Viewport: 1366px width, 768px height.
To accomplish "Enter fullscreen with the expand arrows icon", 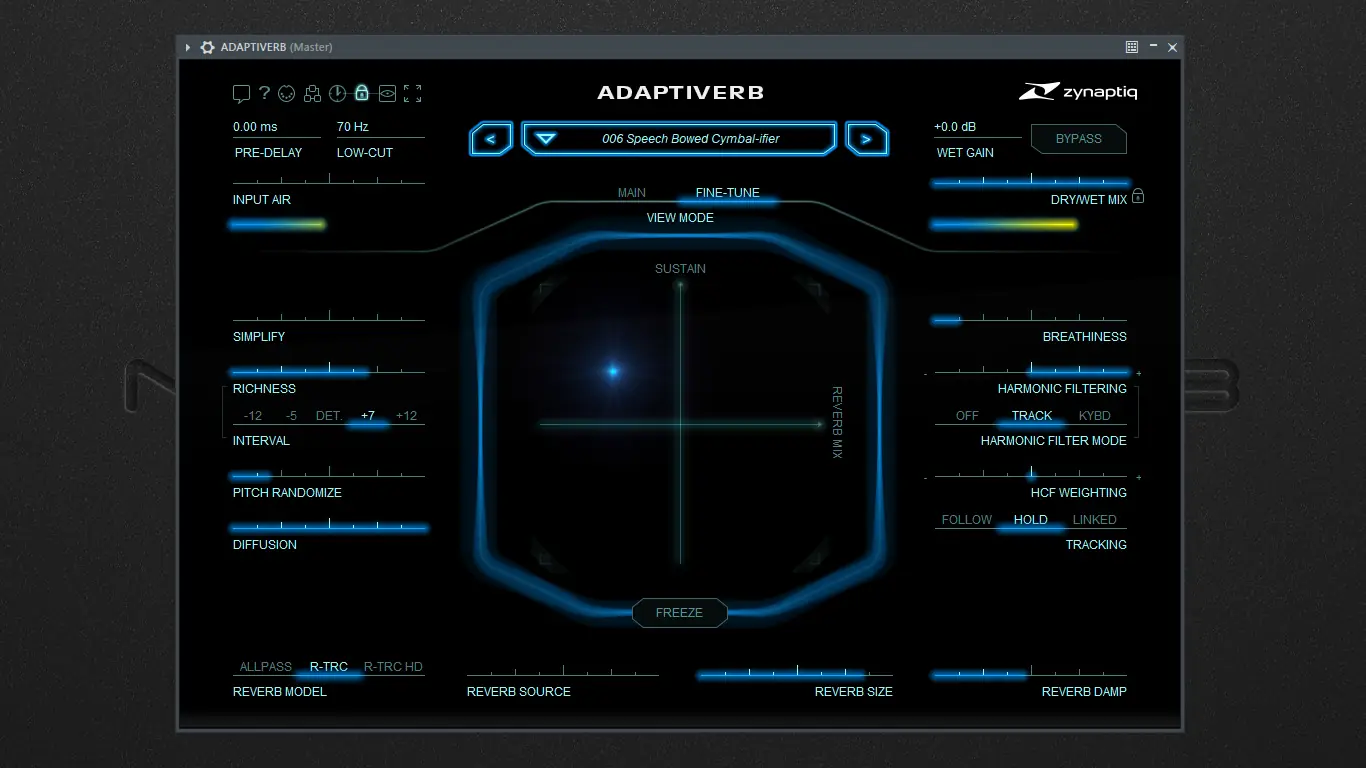I will coord(412,93).
